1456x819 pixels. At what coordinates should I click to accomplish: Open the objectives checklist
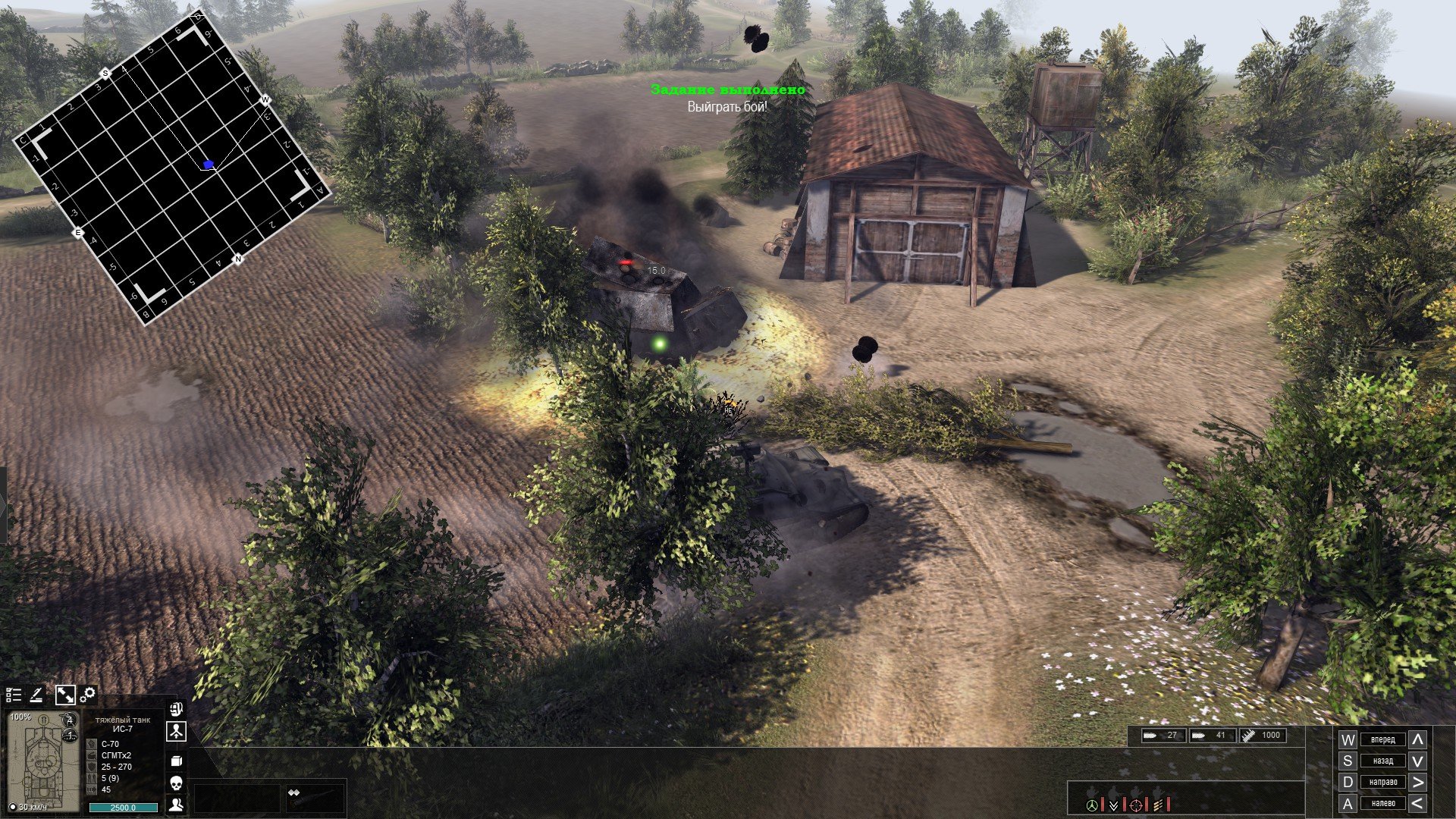point(14,695)
